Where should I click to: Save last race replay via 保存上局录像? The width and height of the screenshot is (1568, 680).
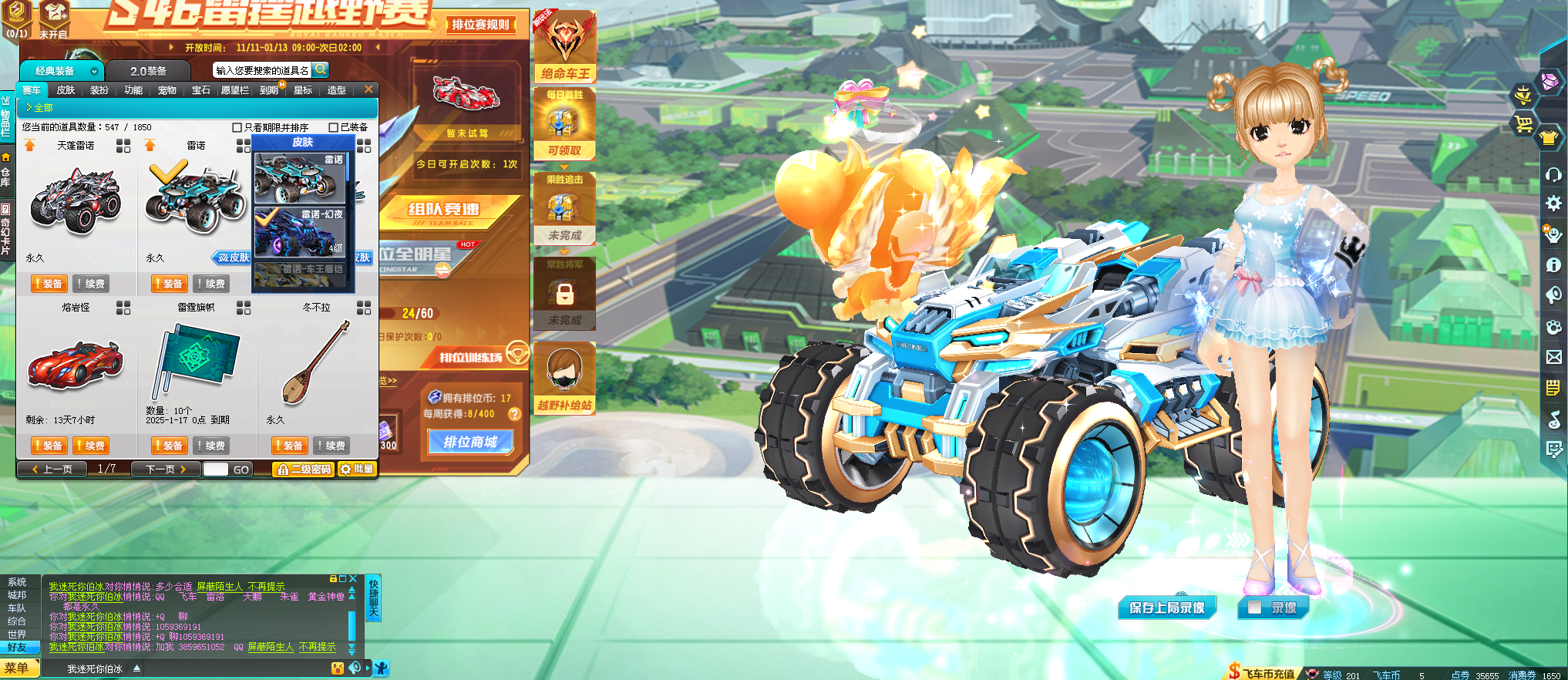[x=1166, y=608]
